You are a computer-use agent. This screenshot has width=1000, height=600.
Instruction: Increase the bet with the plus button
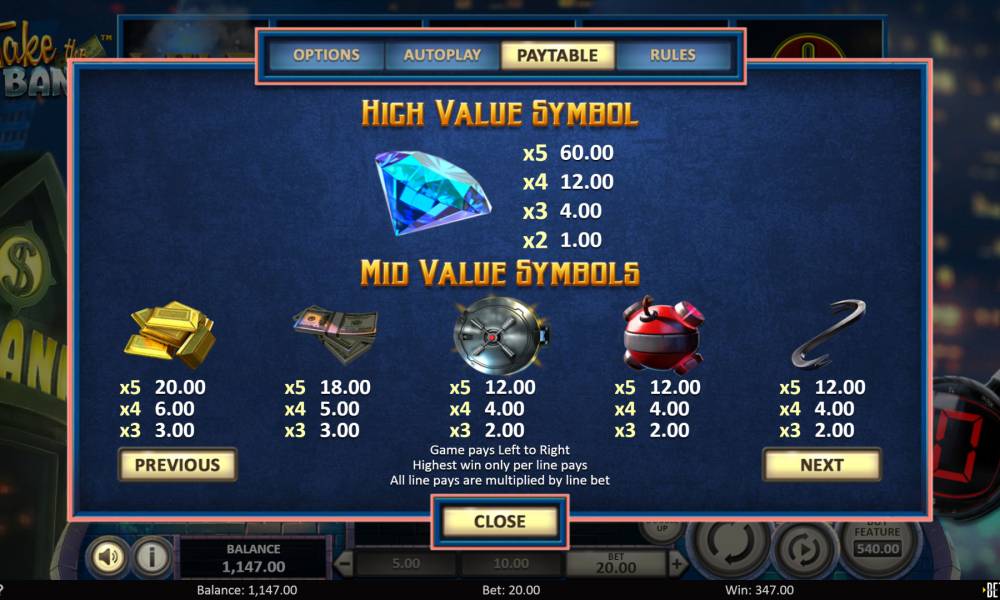tap(677, 564)
